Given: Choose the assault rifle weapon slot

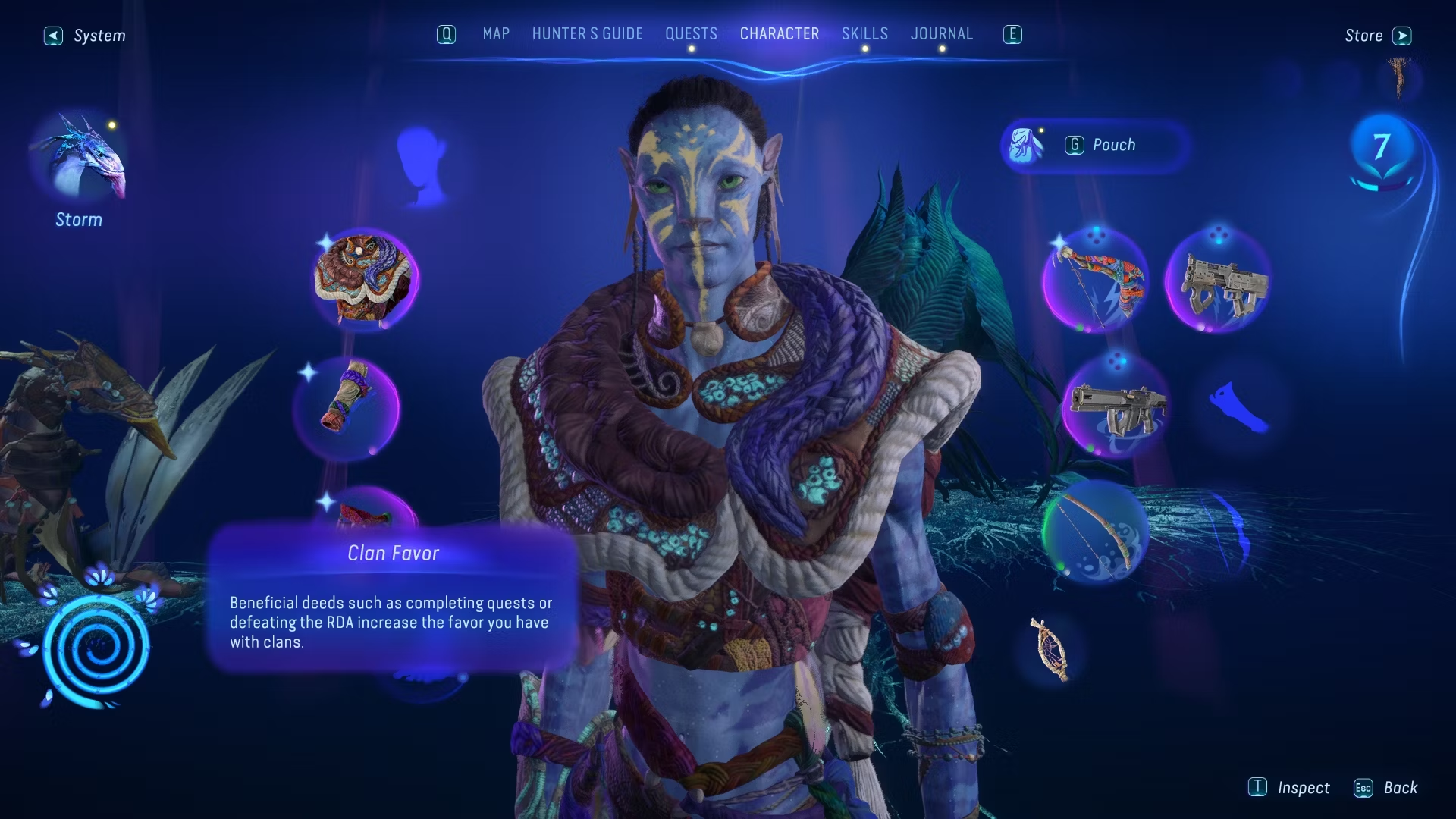Looking at the screenshot, I should tap(1115, 409).
